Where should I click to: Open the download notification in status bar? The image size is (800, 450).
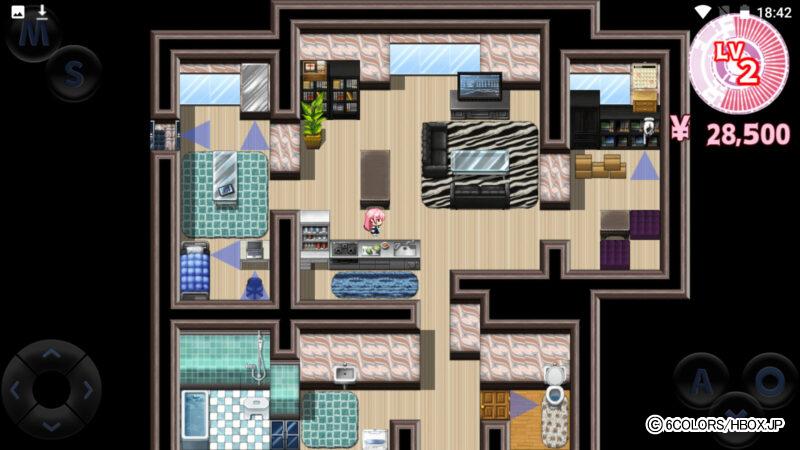pos(41,12)
